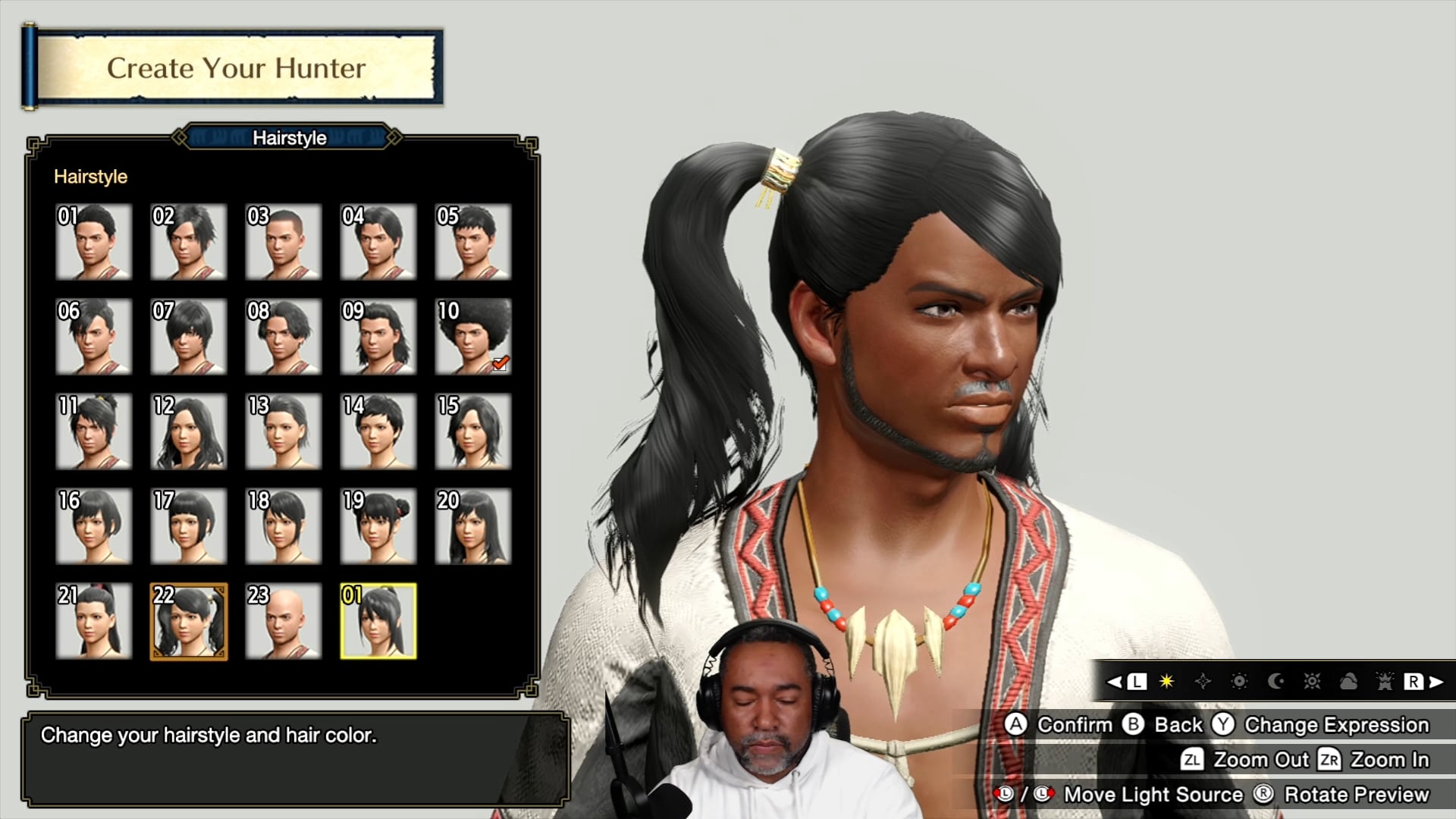This screenshot has height=819, width=1456.
Task: Pick hairstyle 05
Action: pyautogui.click(x=472, y=242)
